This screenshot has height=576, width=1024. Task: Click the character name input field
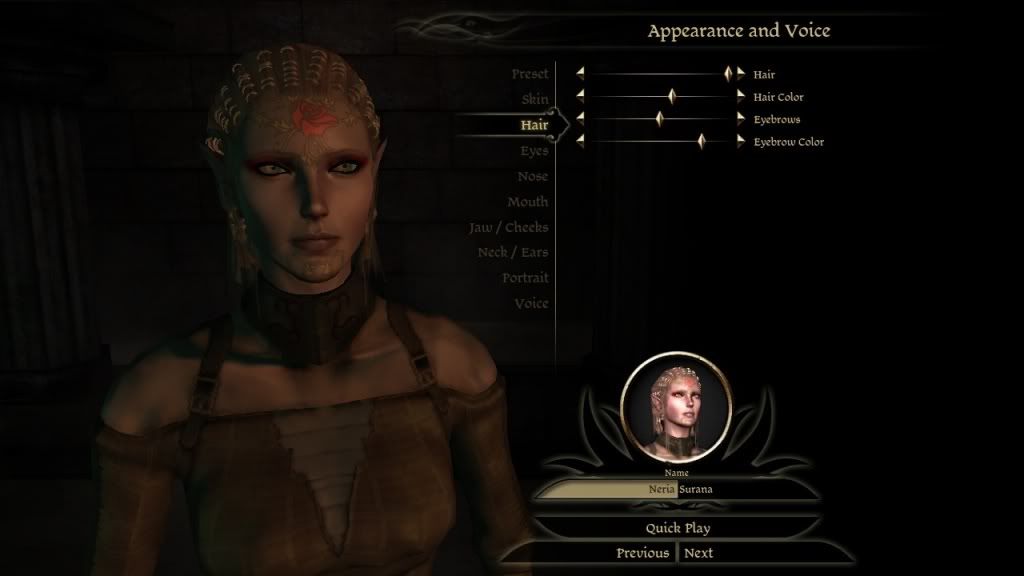(676, 490)
